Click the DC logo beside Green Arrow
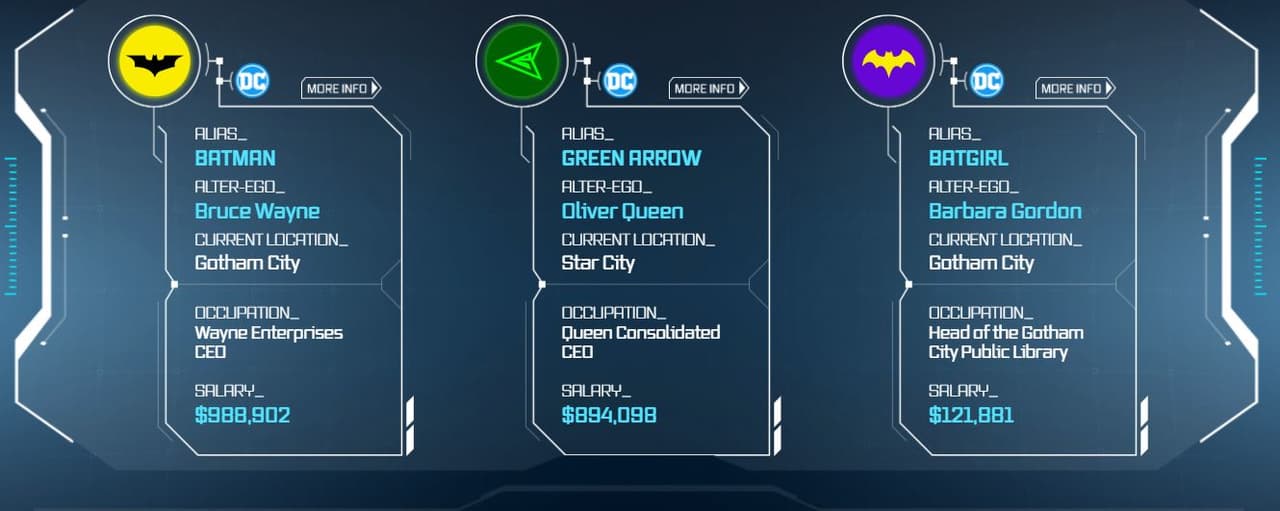 click(620, 81)
